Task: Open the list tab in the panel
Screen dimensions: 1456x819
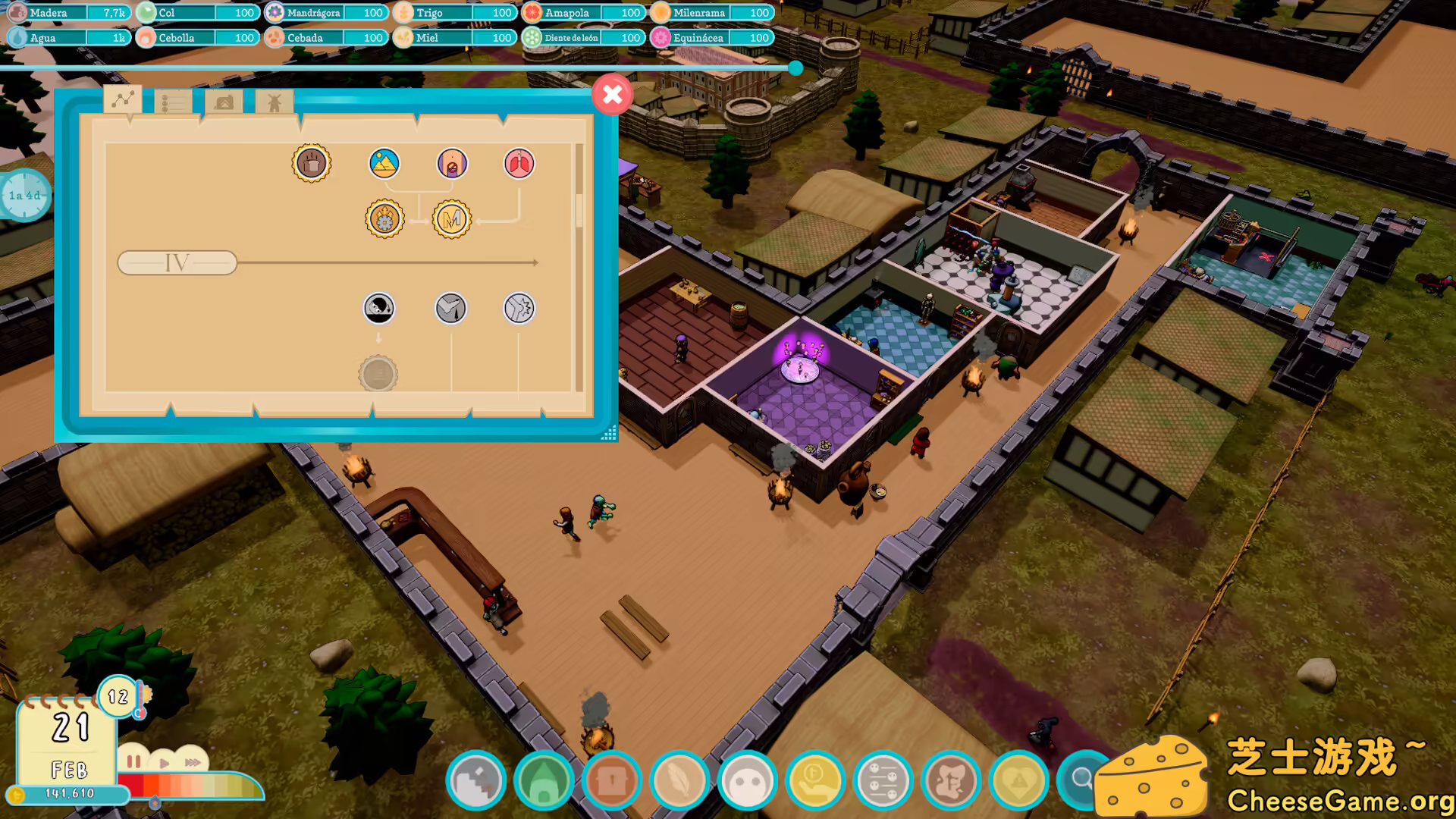Action: 172,102
